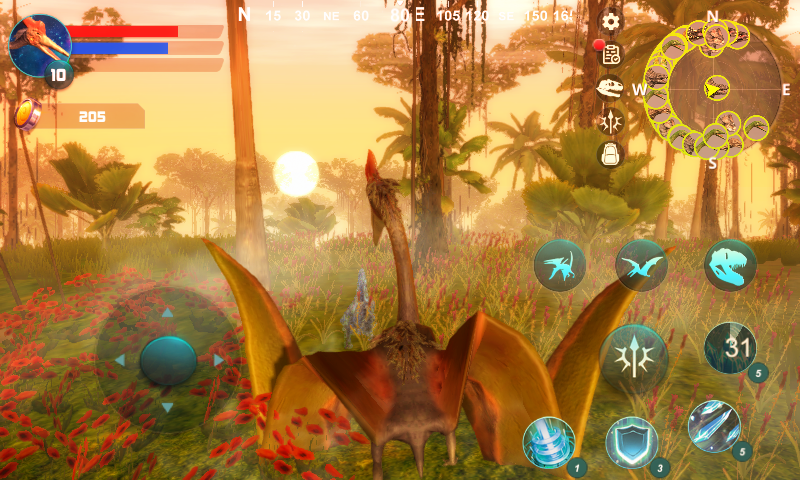Activate the ice shard slash skill
This screenshot has width=800, height=480.
pyautogui.click(x=714, y=426)
